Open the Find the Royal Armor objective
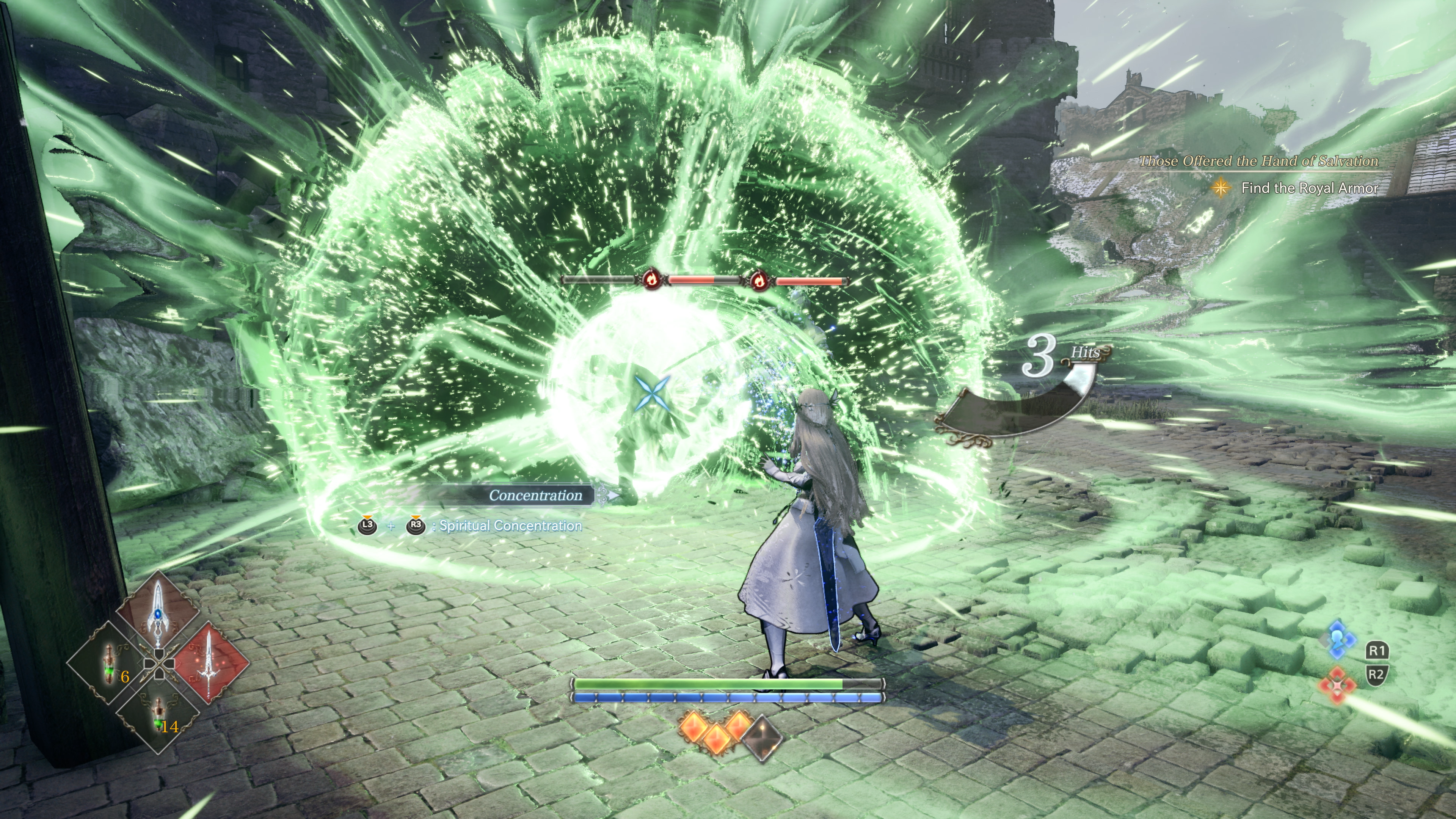1456x819 pixels. coord(1309,188)
